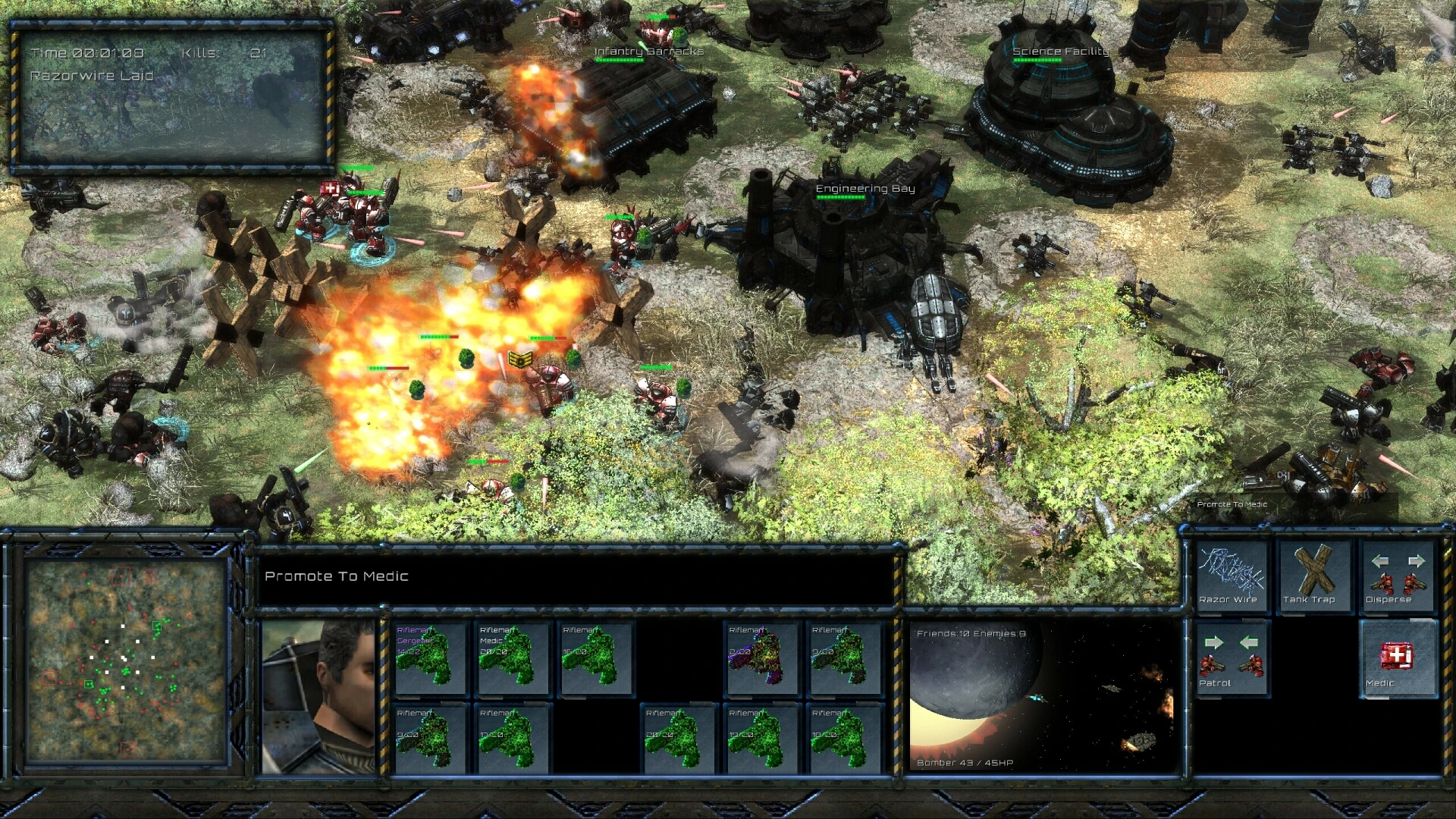The width and height of the screenshot is (1456, 819).
Task: Select the Rifleman Medic 20/20 portrait
Action: [512, 658]
